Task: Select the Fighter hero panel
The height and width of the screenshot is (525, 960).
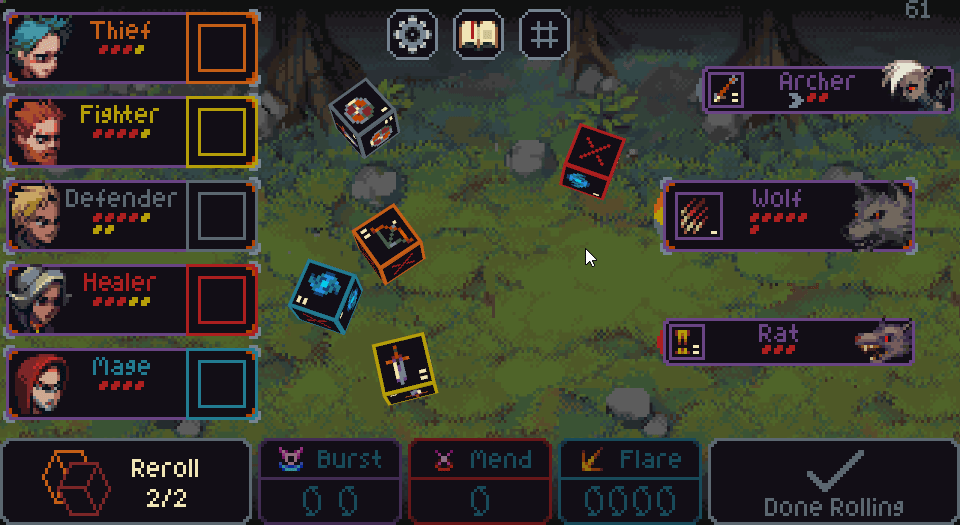Action: point(130,131)
